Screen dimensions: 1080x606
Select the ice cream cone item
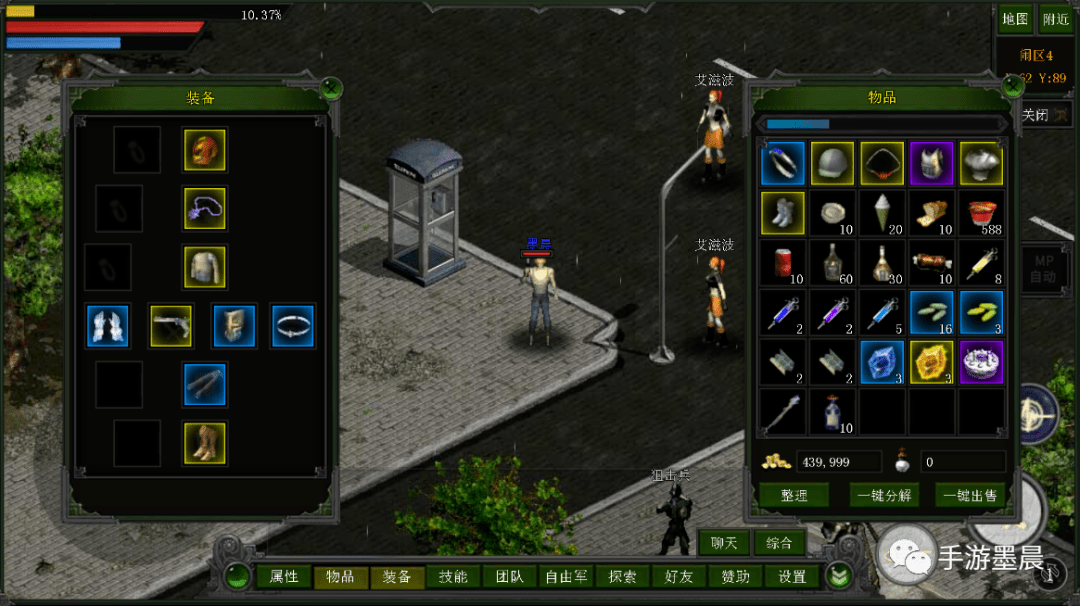click(x=882, y=212)
